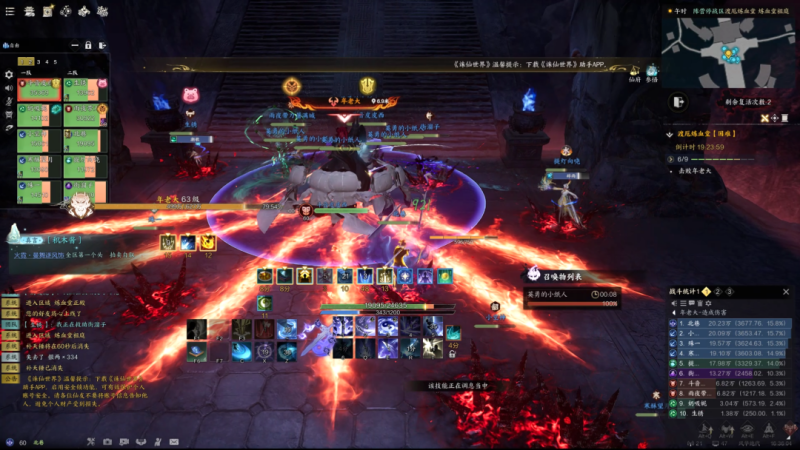The height and width of the screenshot is (450, 800).
Task: Open the 参悟 icon beside the minimap
Action: (652, 72)
